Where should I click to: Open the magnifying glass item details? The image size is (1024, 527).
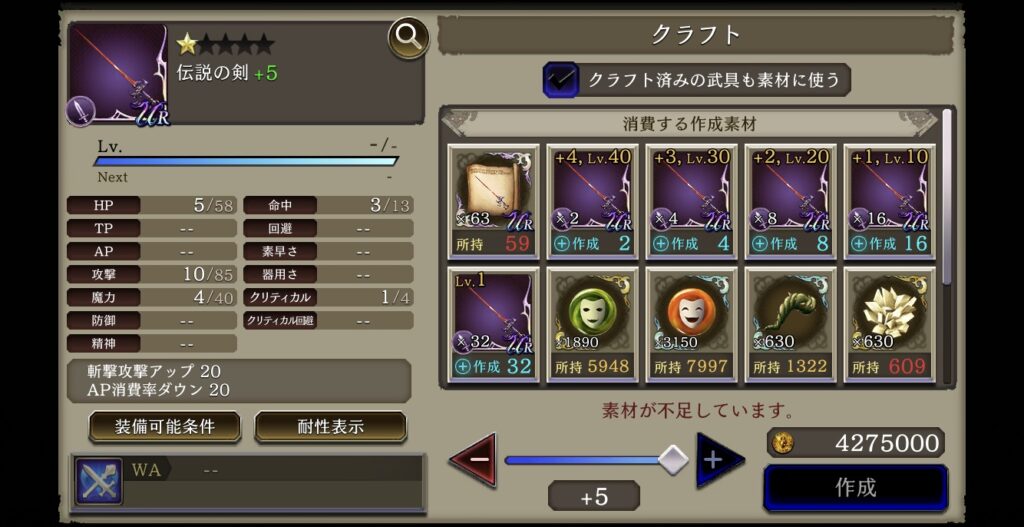click(408, 39)
